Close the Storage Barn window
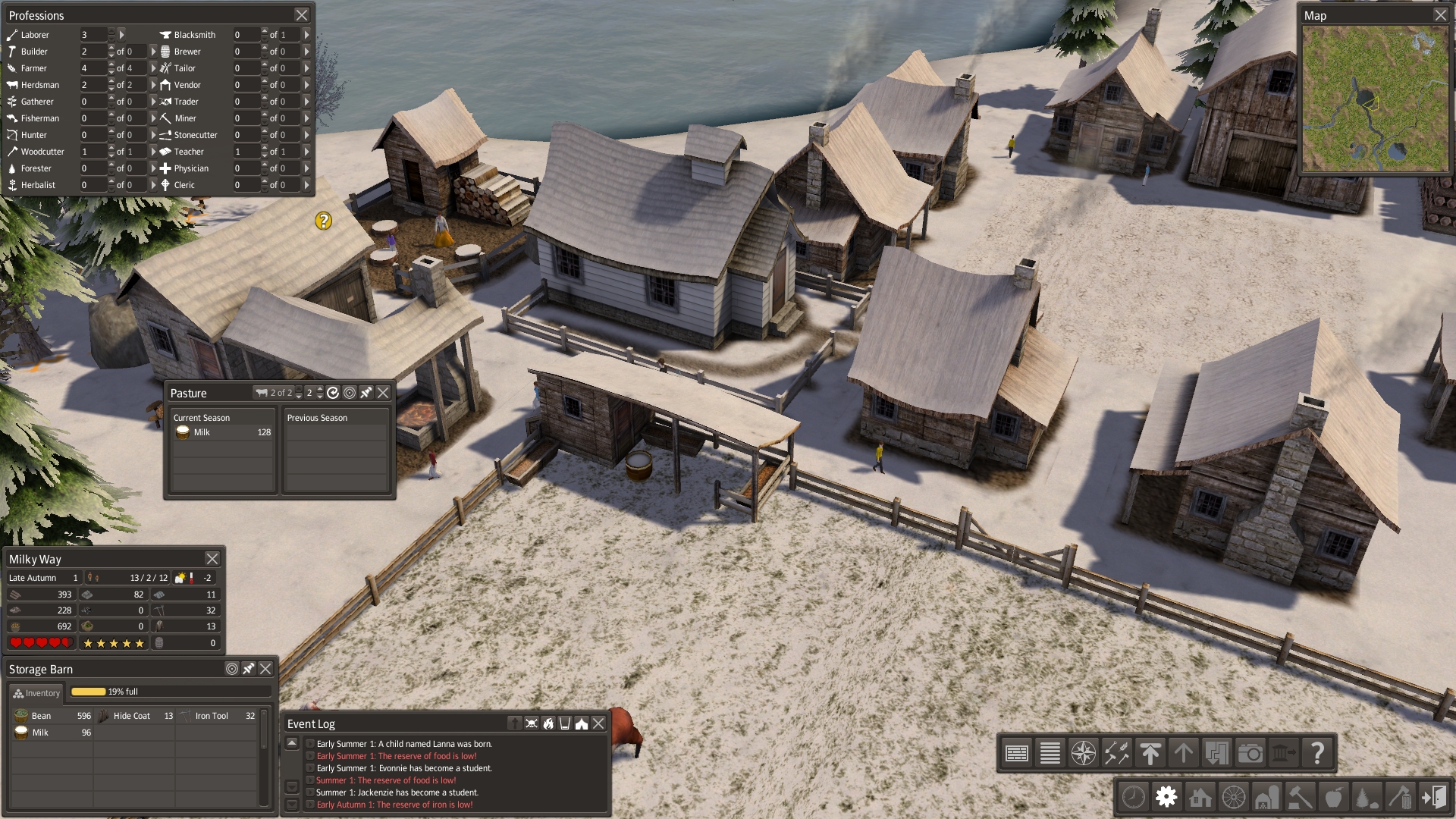The image size is (1456, 819). pyautogui.click(x=265, y=669)
